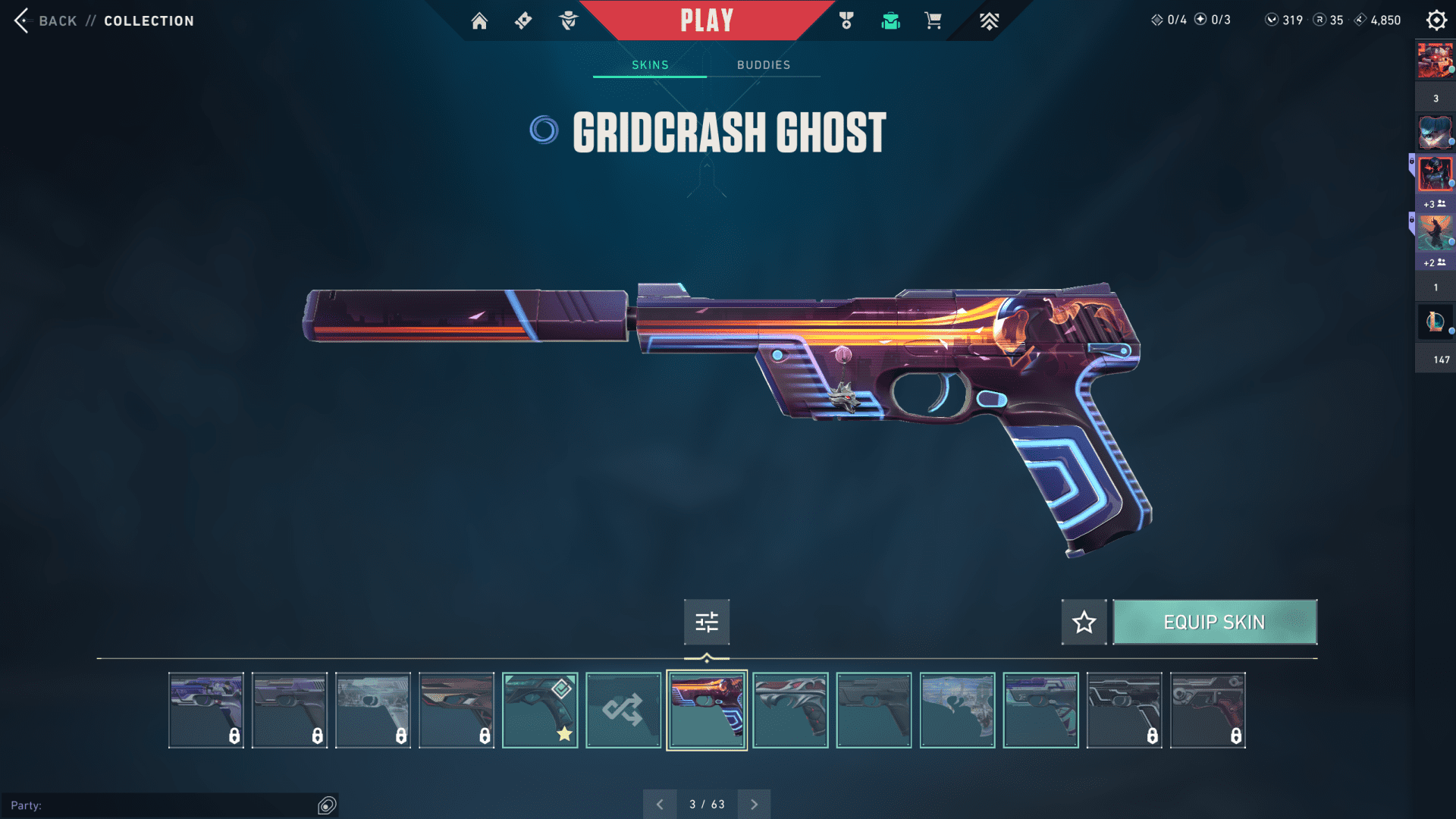Open the settings gear
1456x819 pixels.
(x=1436, y=20)
